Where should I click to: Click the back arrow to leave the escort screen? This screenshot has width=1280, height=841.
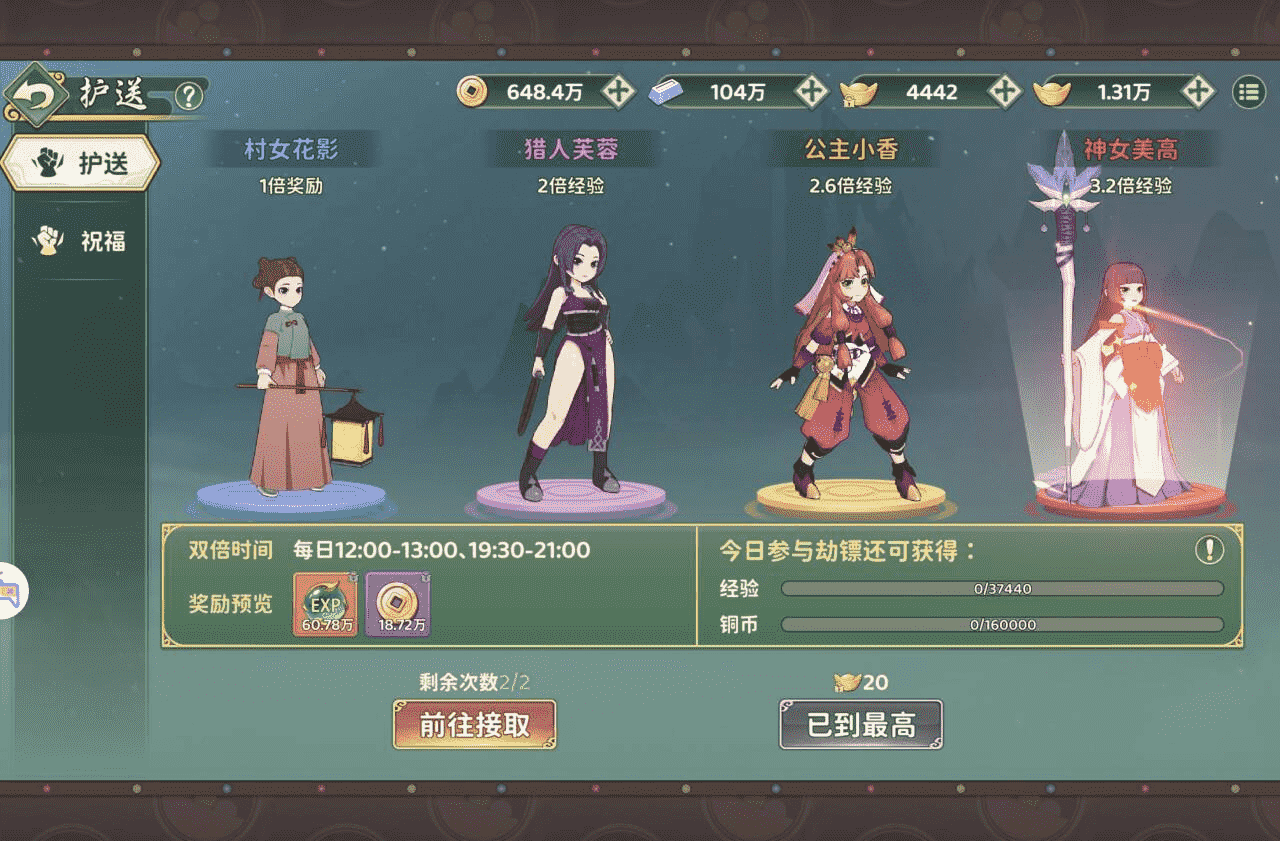(x=36, y=93)
